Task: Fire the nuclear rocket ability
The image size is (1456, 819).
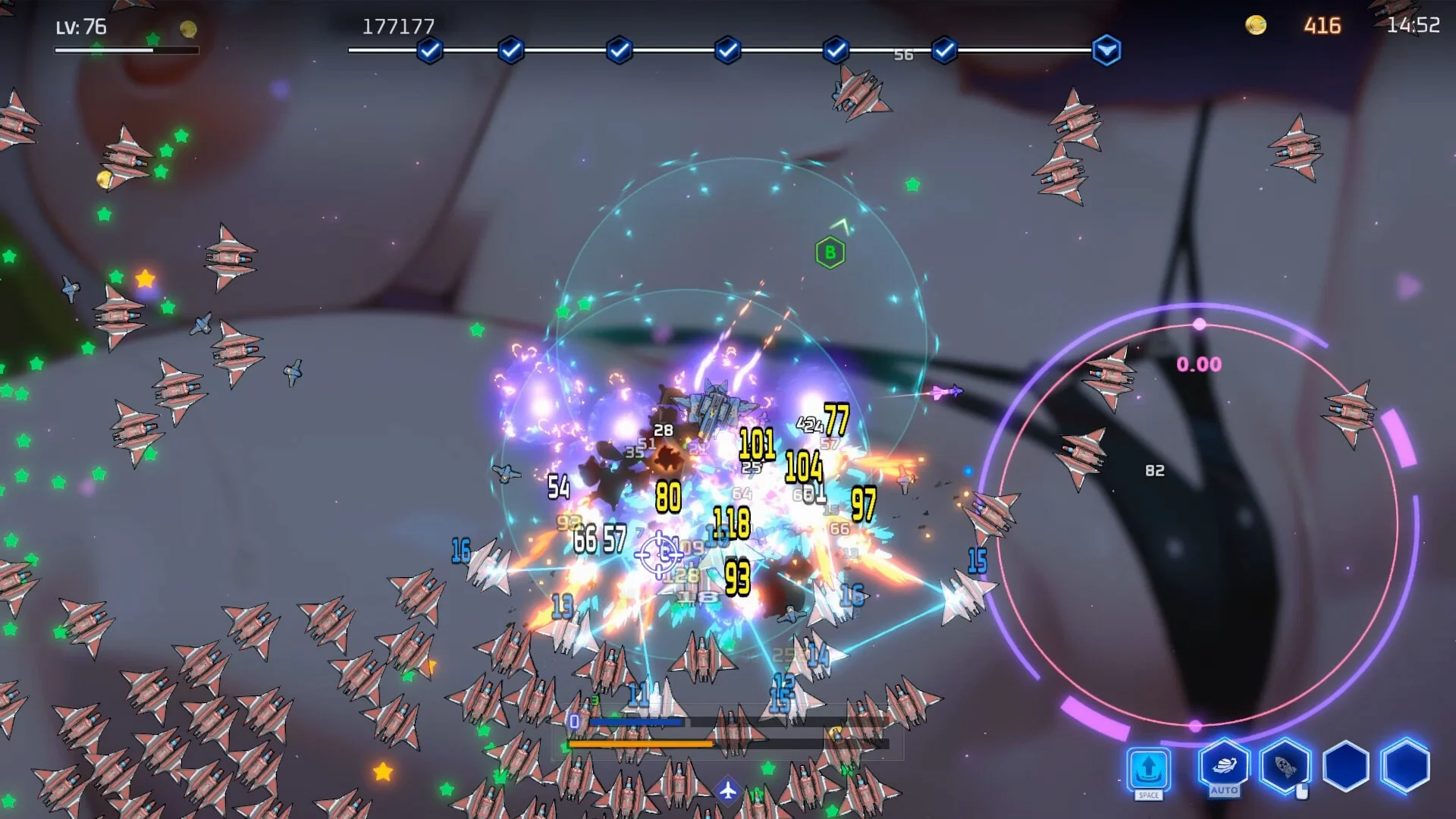Action: (1285, 766)
